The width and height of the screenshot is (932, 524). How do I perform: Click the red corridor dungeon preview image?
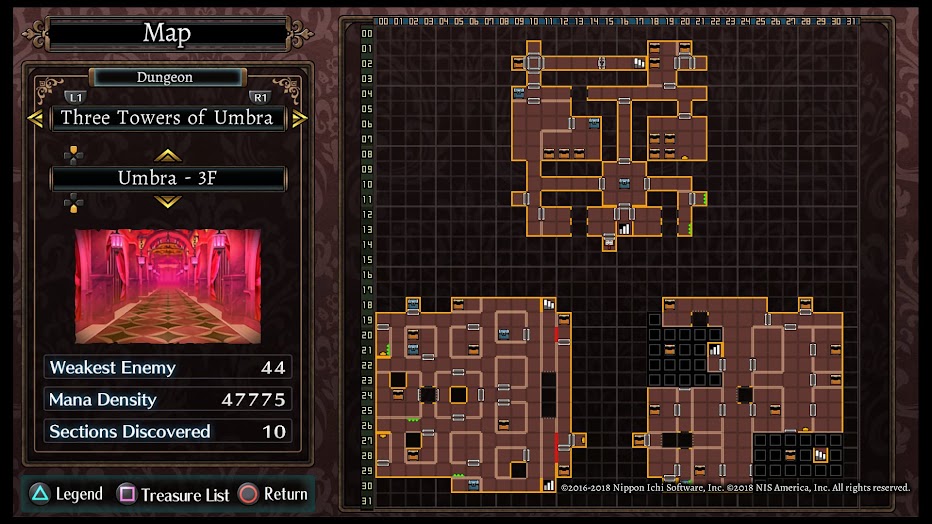pyautogui.click(x=168, y=286)
